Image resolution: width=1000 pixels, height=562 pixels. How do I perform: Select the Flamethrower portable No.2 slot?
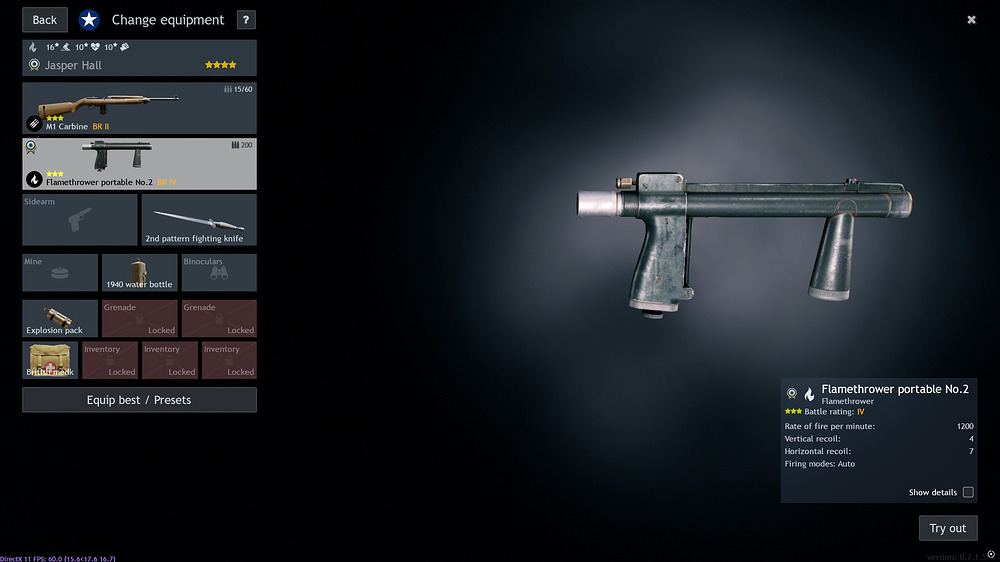click(x=139, y=164)
